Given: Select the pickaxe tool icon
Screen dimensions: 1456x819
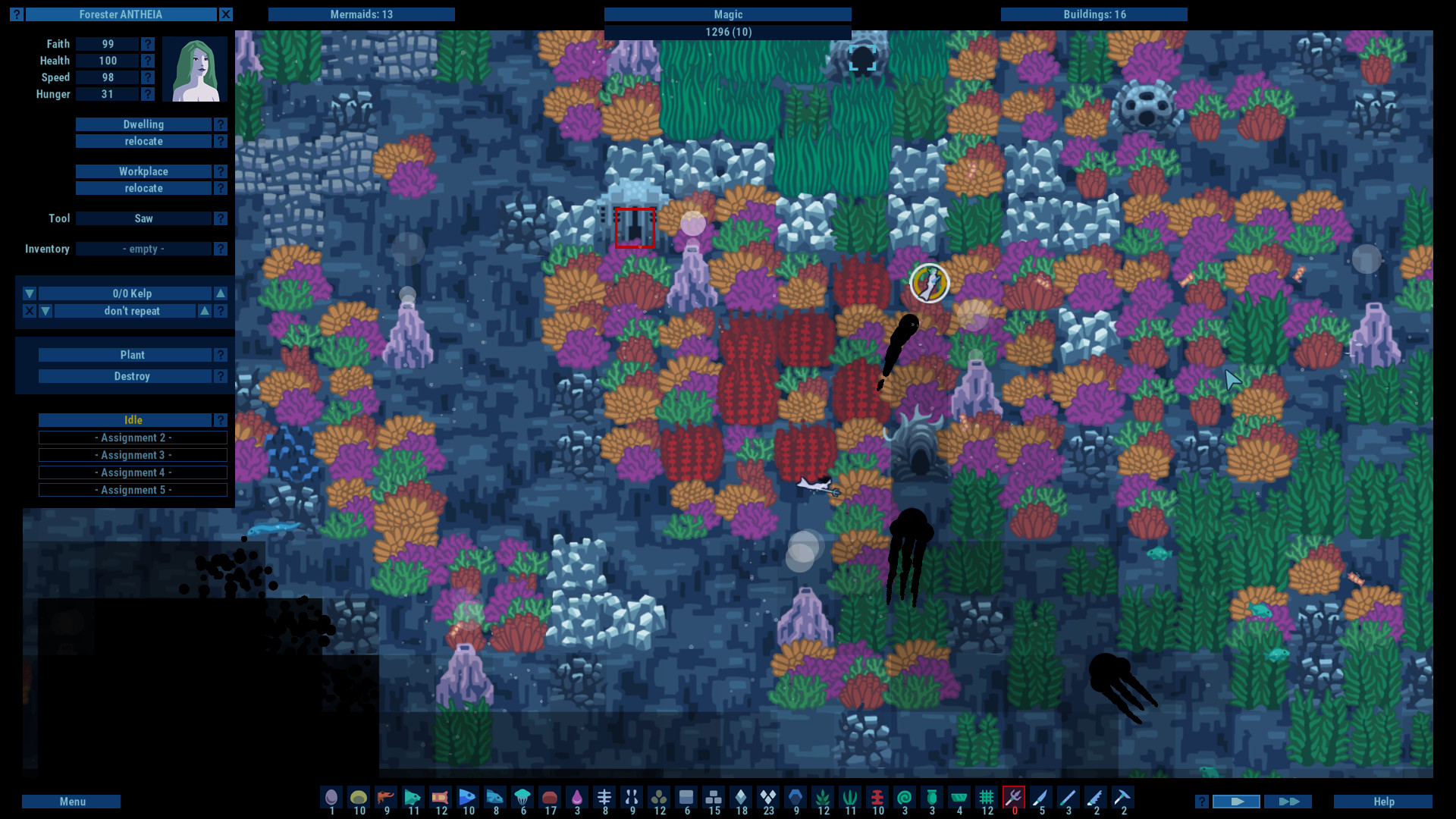Looking at the screenshot, I should (x=1124, y=798).
